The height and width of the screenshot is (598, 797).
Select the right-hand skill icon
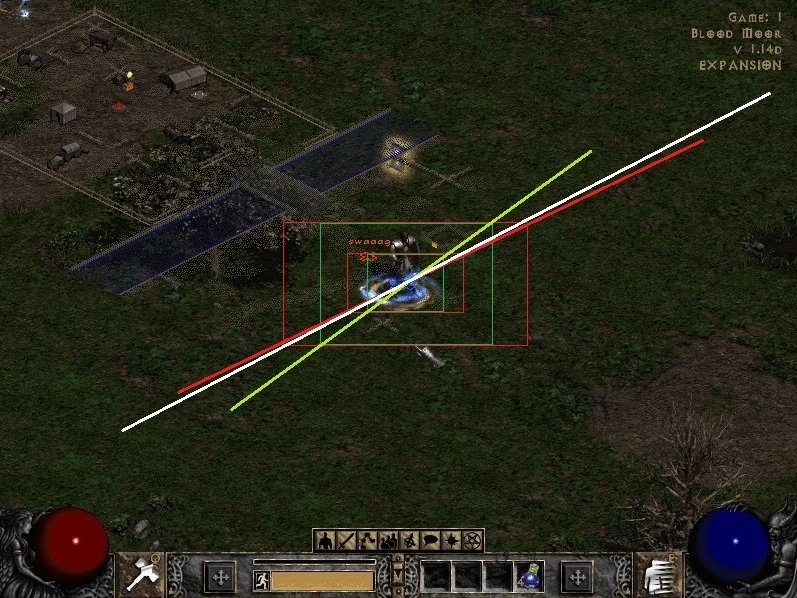pyautogui.click(x=659, y=574)
